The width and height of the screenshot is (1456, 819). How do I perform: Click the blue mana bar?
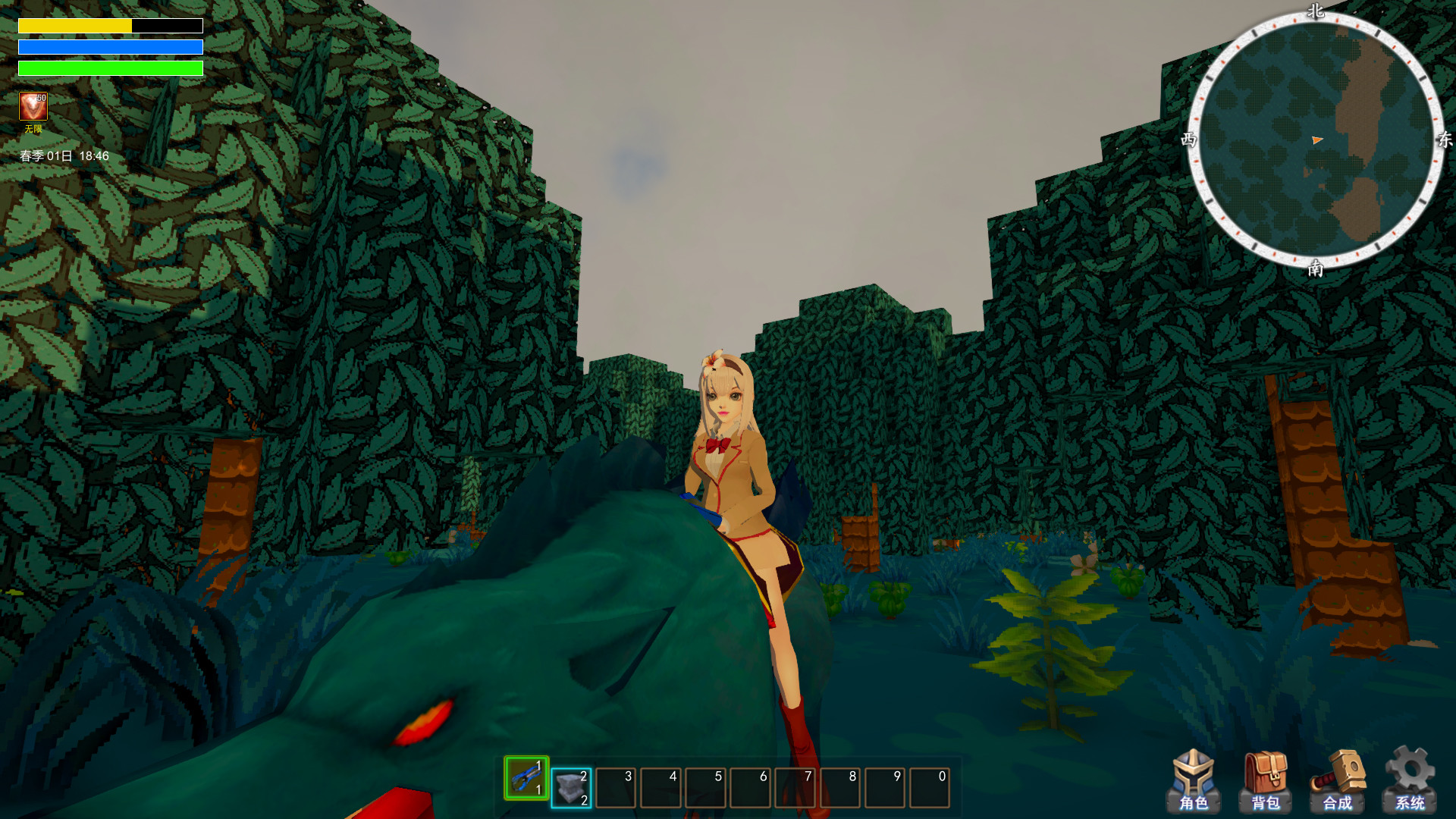[111, 47]
